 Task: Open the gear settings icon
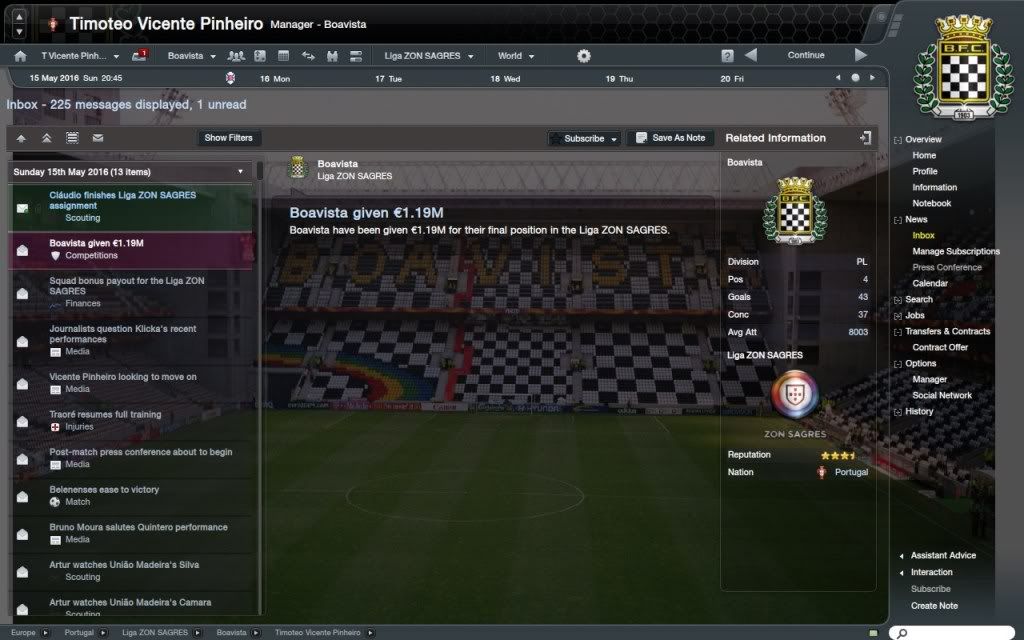(584, 56)
